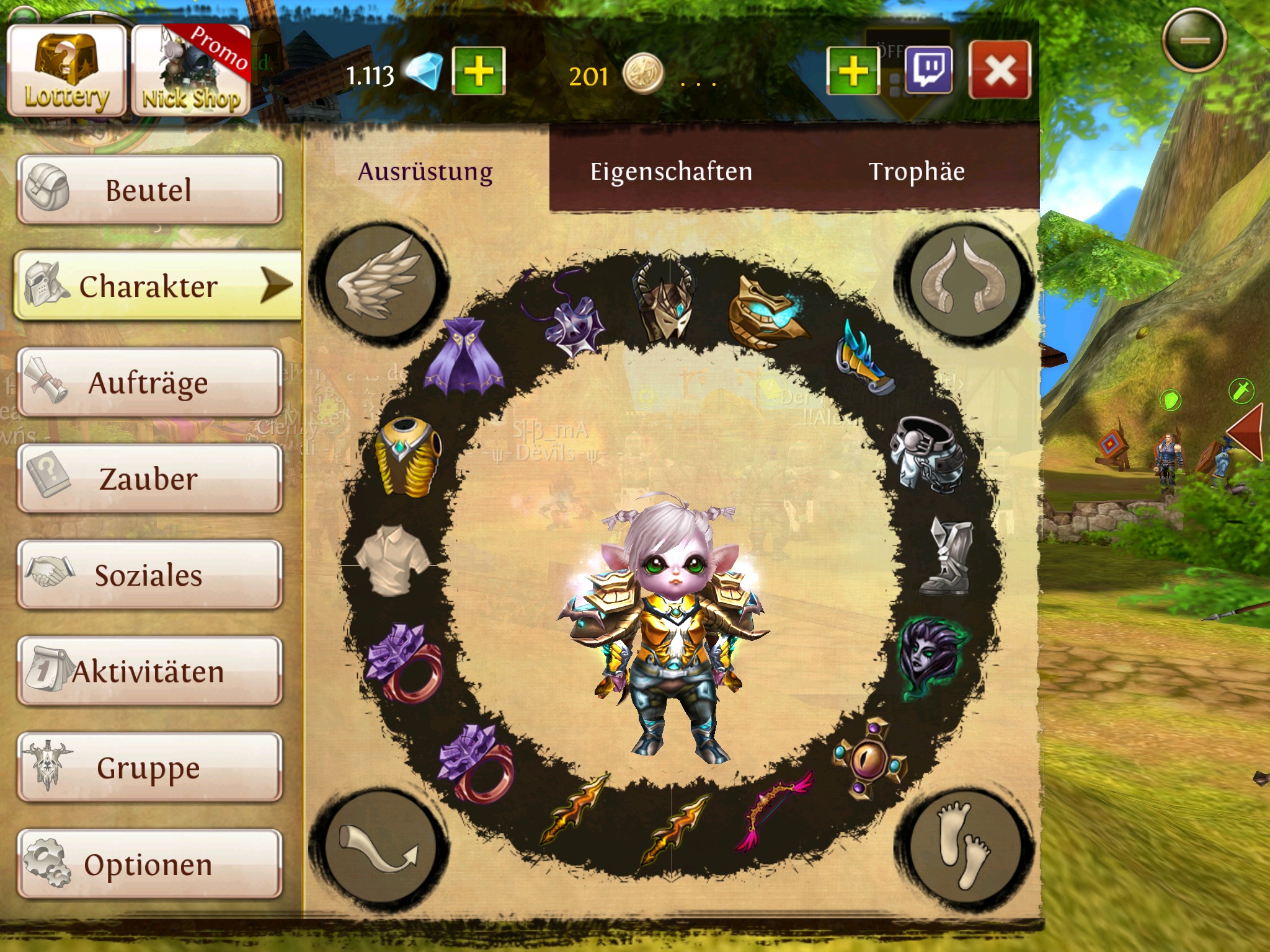Select the horns cosmetic slot
The width and height of the screenshot is (1270, 952).
tap(964, 281)
